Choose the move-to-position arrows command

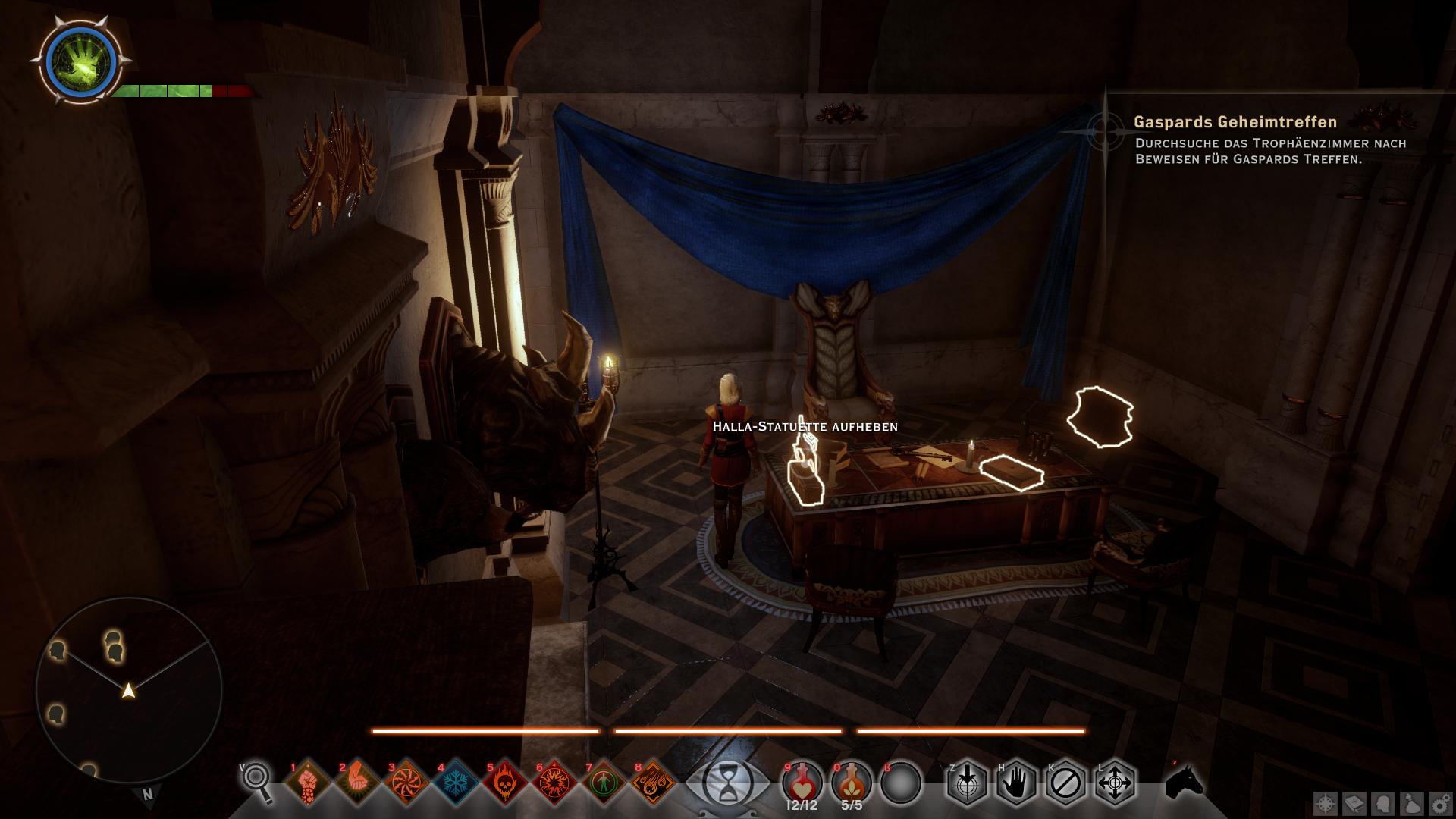coord(1115,782)
